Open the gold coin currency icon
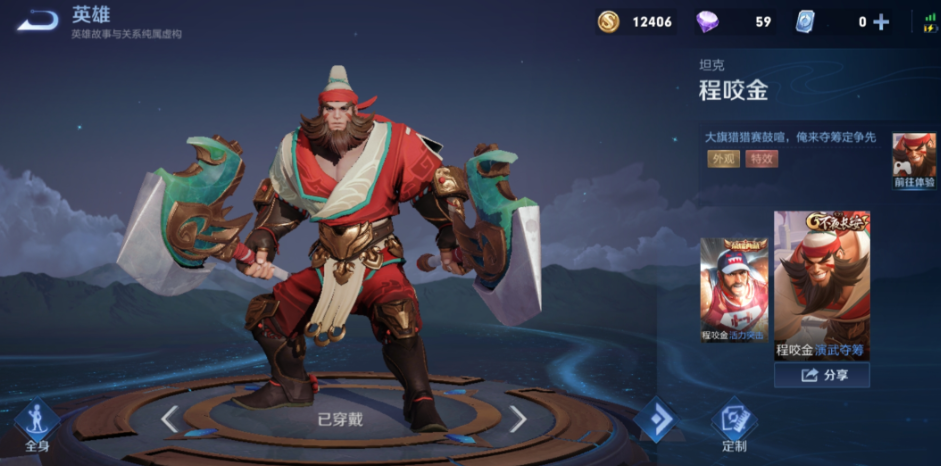 point(608,22)
